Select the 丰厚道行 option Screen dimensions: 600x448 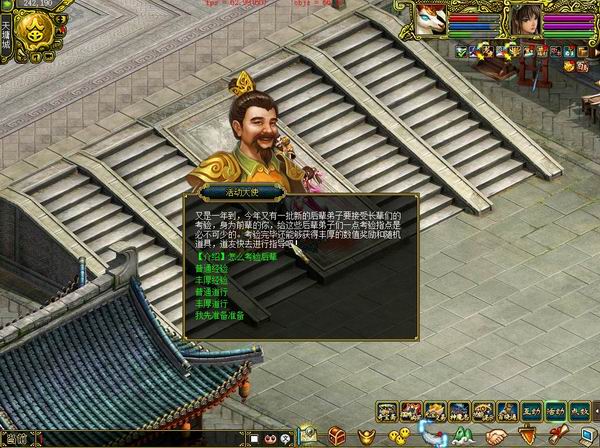[x=212, y=303]
